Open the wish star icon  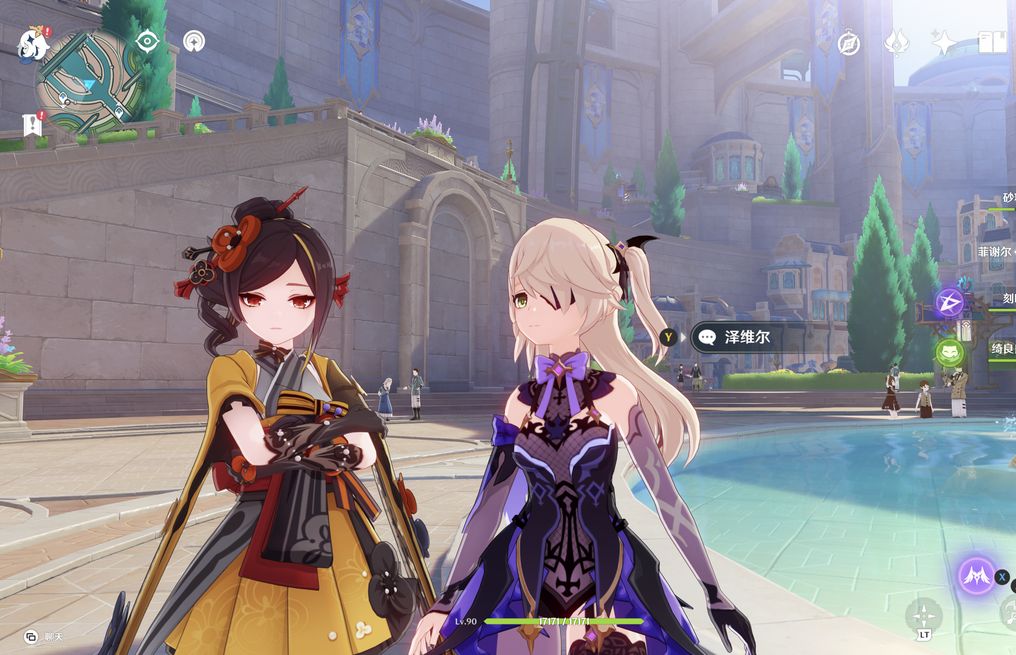point(943,42)
